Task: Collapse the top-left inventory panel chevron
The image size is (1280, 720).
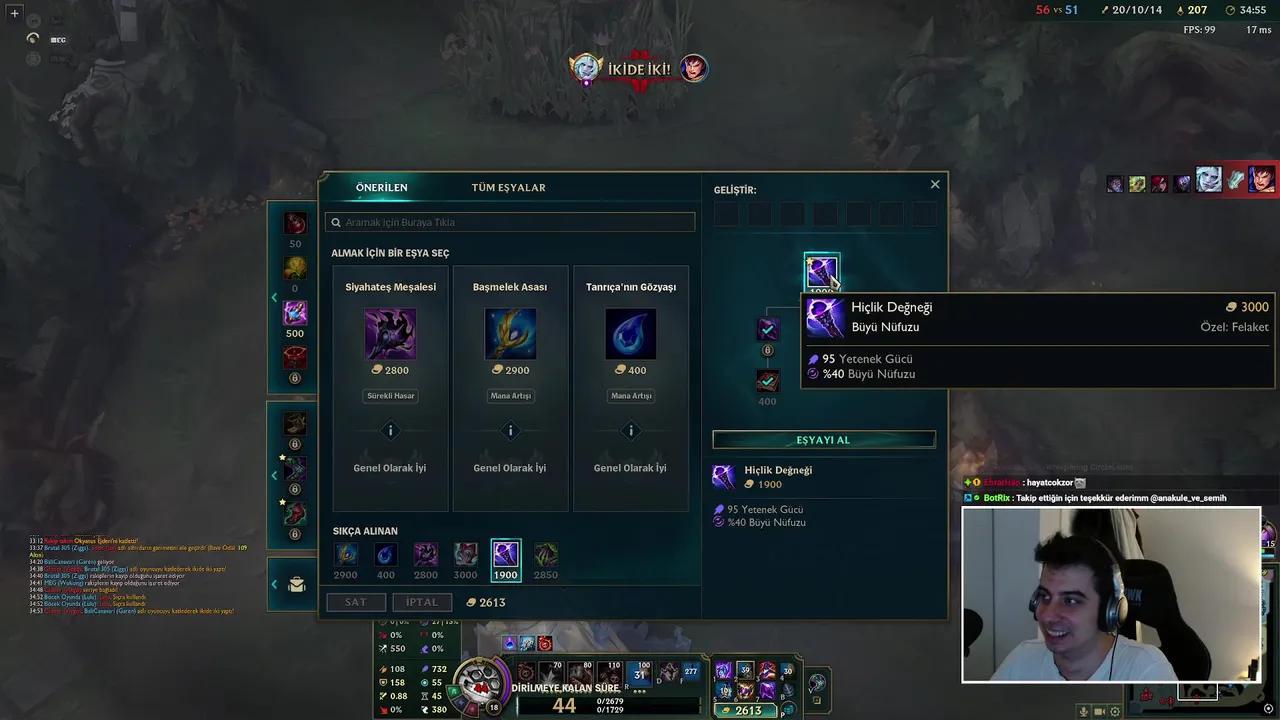Action: (x=274, y=297)
